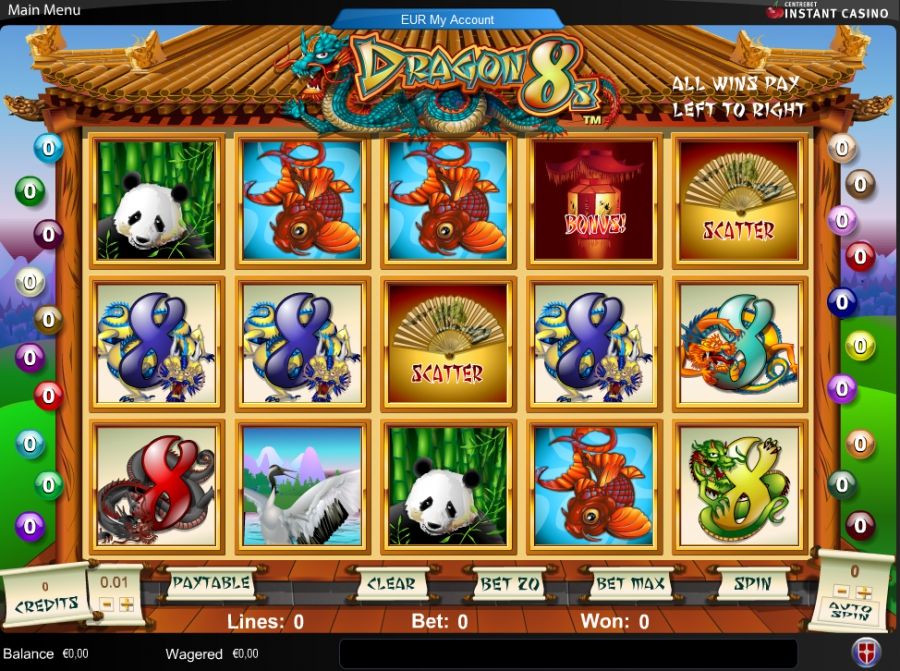This screenshot has width=900, height=671.
Task: Decrease the coin value with the minus button
Action: pyautogui.click(x=106, y=604)
